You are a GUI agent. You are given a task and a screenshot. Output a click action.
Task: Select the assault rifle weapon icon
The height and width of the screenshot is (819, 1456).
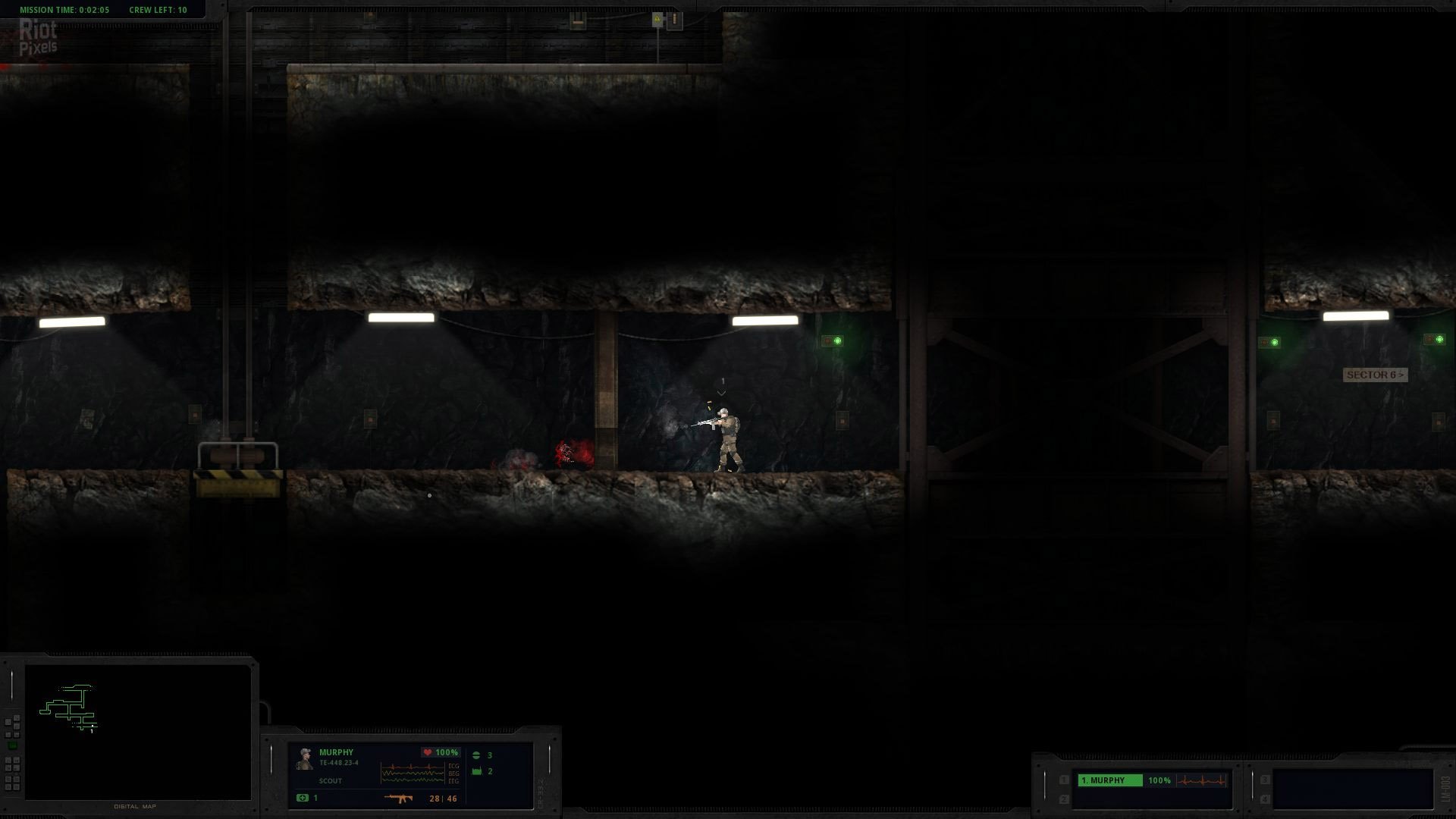click(398, 799)
